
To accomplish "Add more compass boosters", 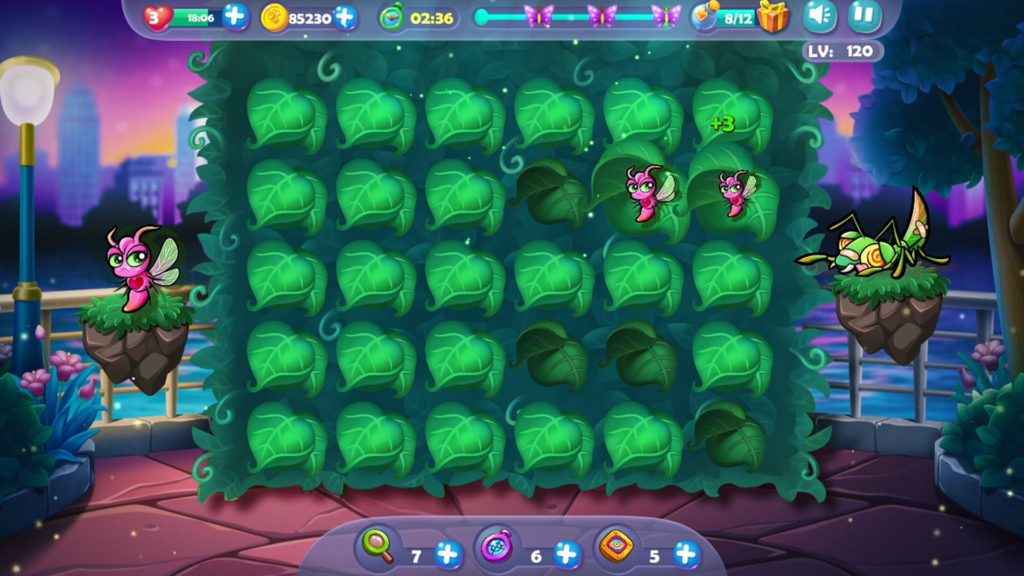I will [567, 554].
